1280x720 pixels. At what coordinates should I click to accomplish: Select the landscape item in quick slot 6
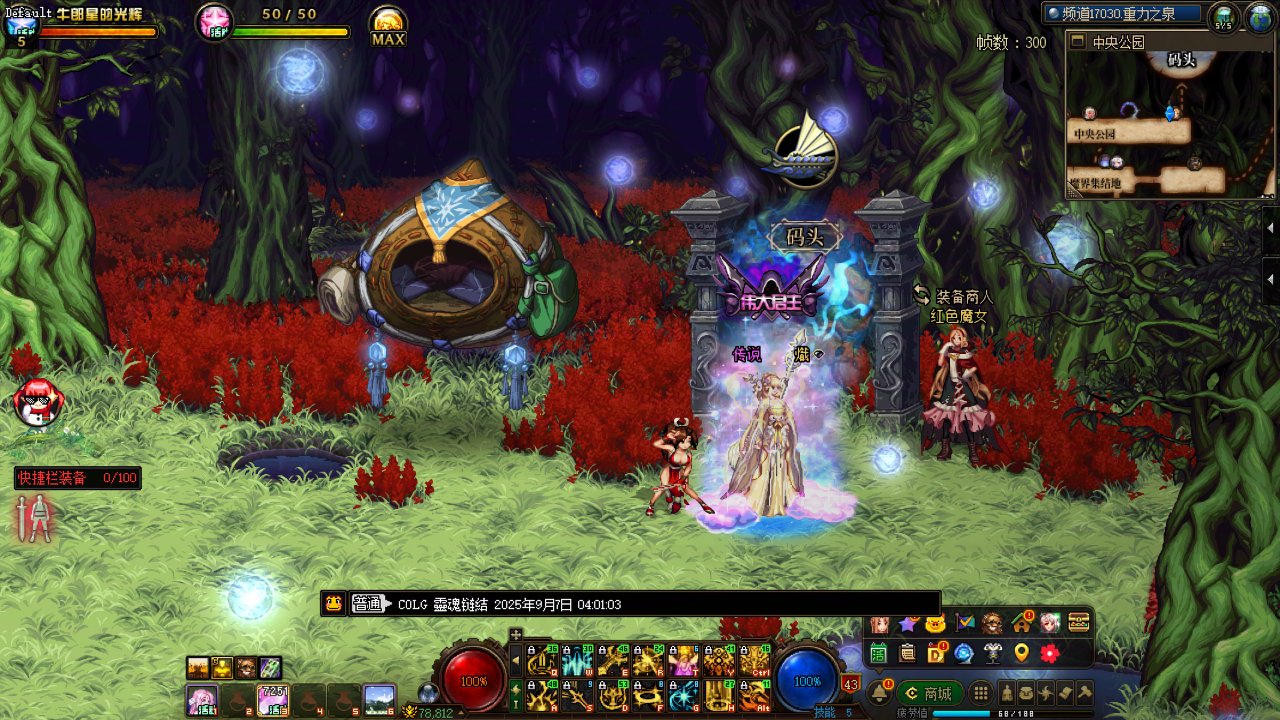379,699
